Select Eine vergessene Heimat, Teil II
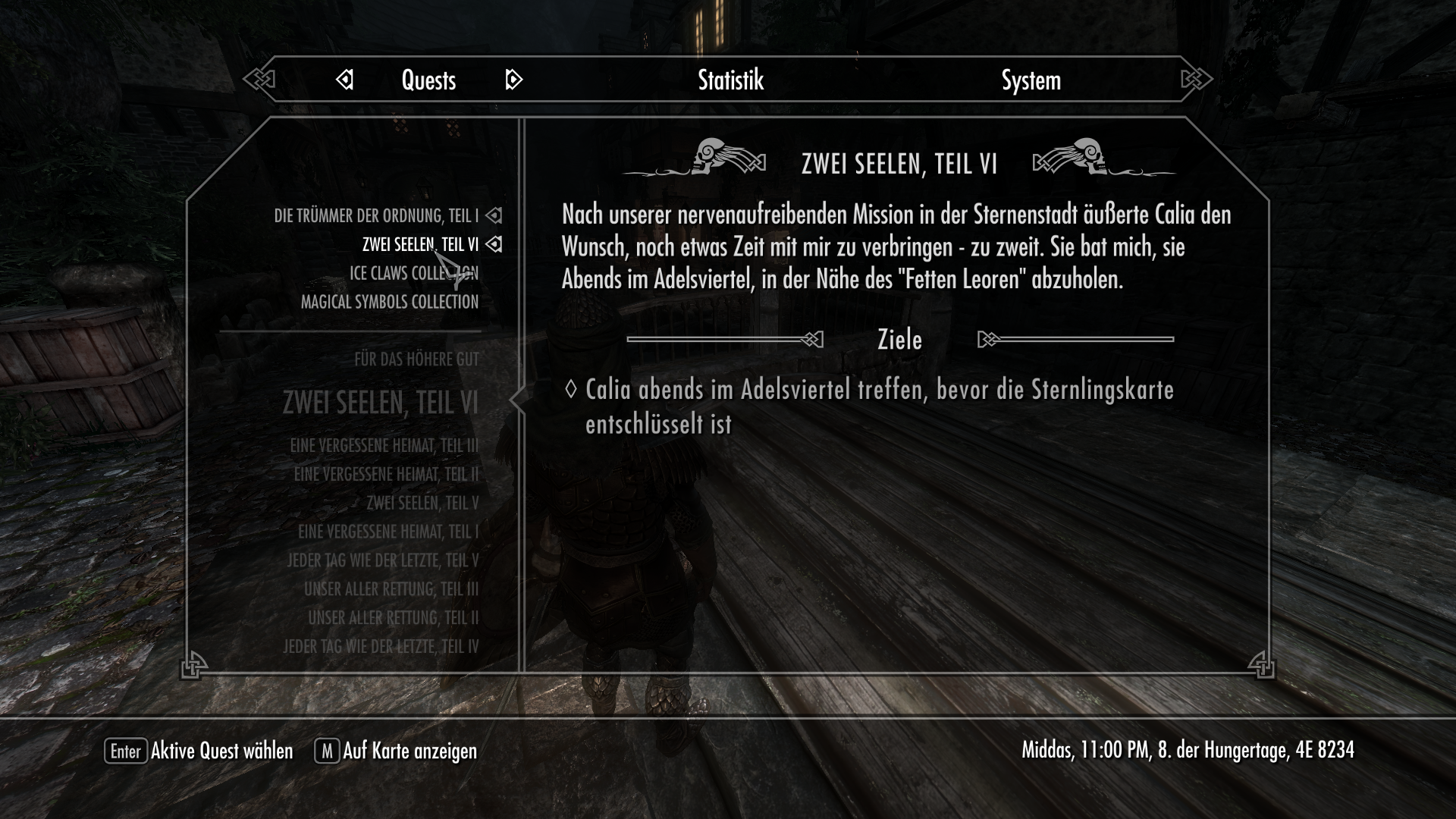 pos(386,475)
